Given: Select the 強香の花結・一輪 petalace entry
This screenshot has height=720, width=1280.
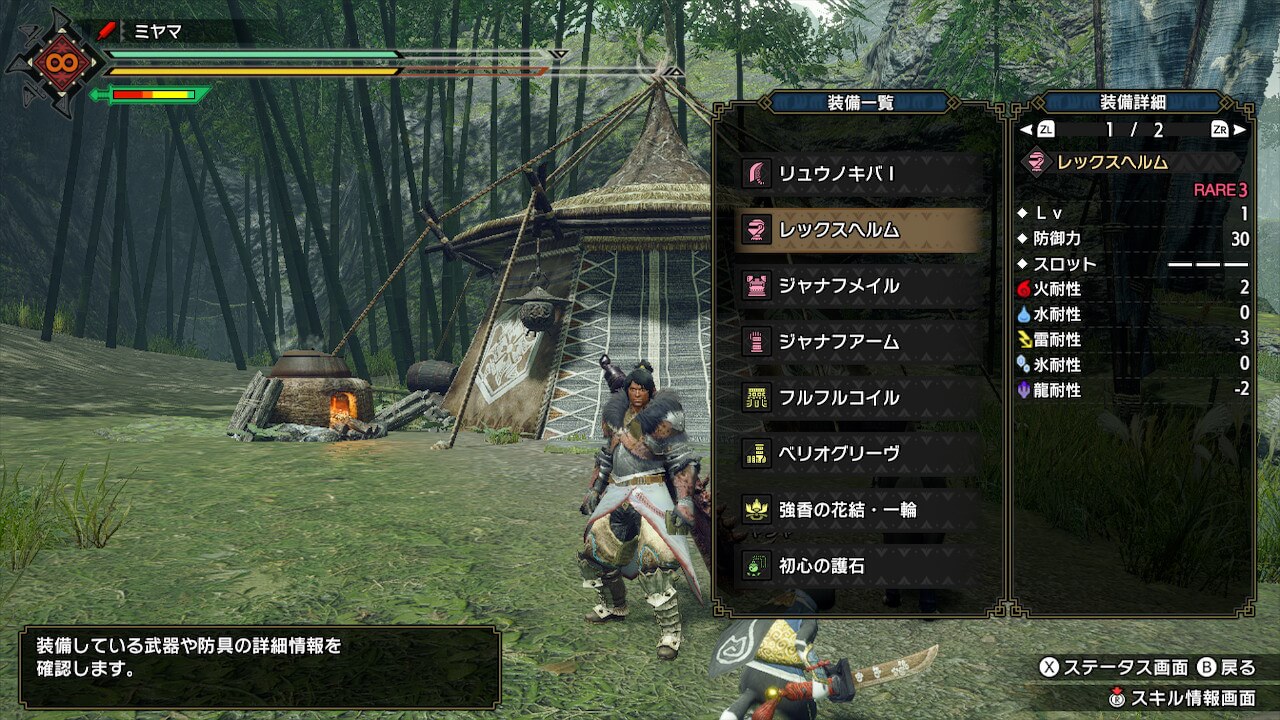Looking at the screenshot, I should (x=858, y=510).
